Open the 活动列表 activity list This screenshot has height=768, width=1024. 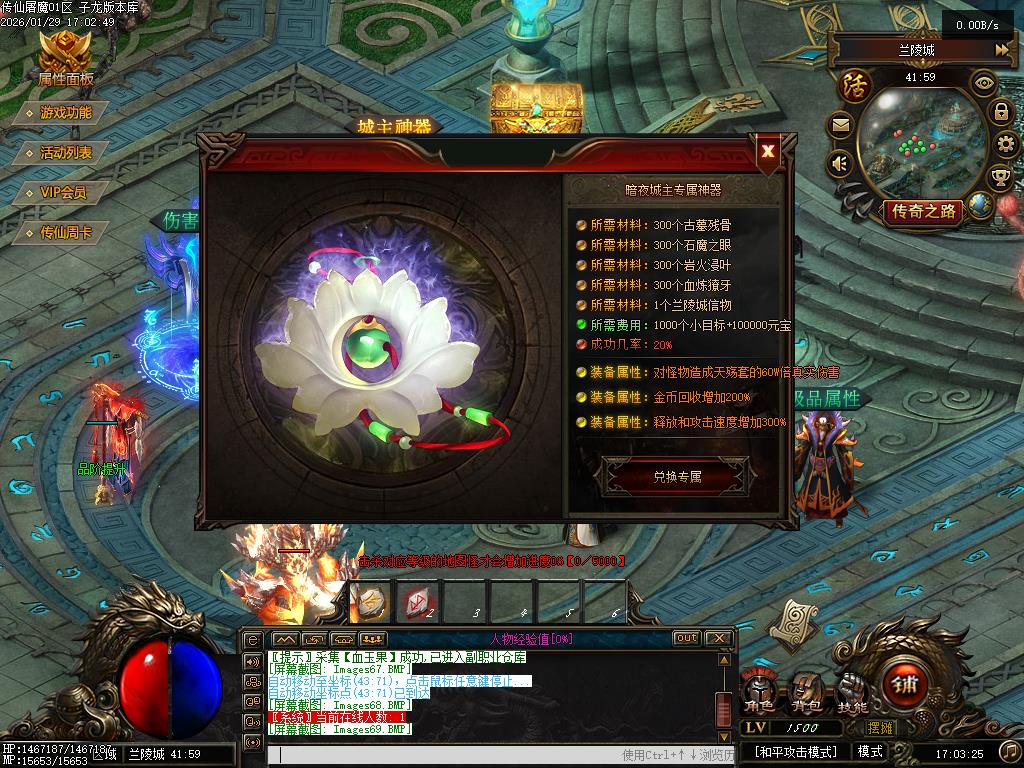[66, 153]
